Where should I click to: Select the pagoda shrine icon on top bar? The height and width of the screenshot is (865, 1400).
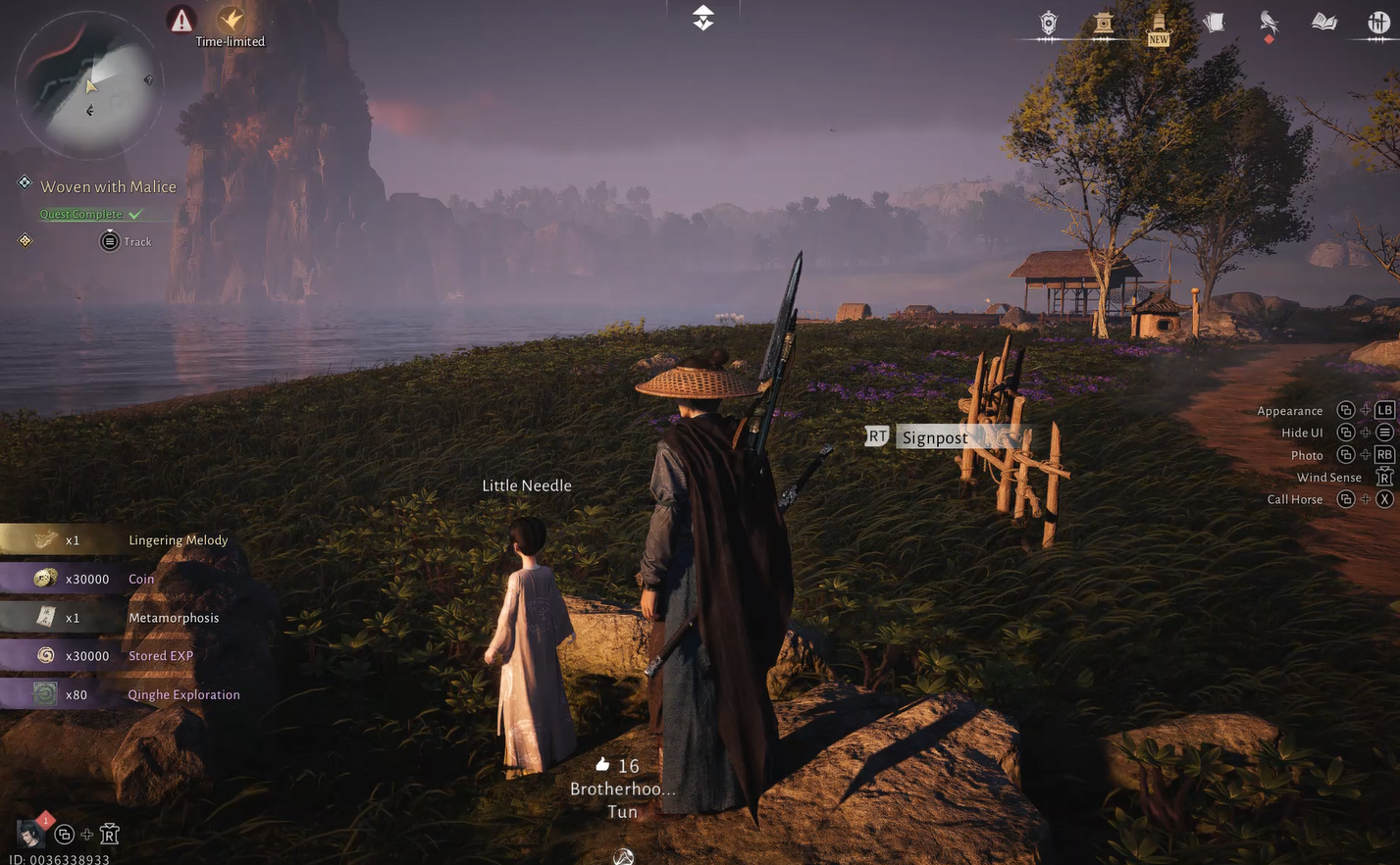[x=1102, y=22]
